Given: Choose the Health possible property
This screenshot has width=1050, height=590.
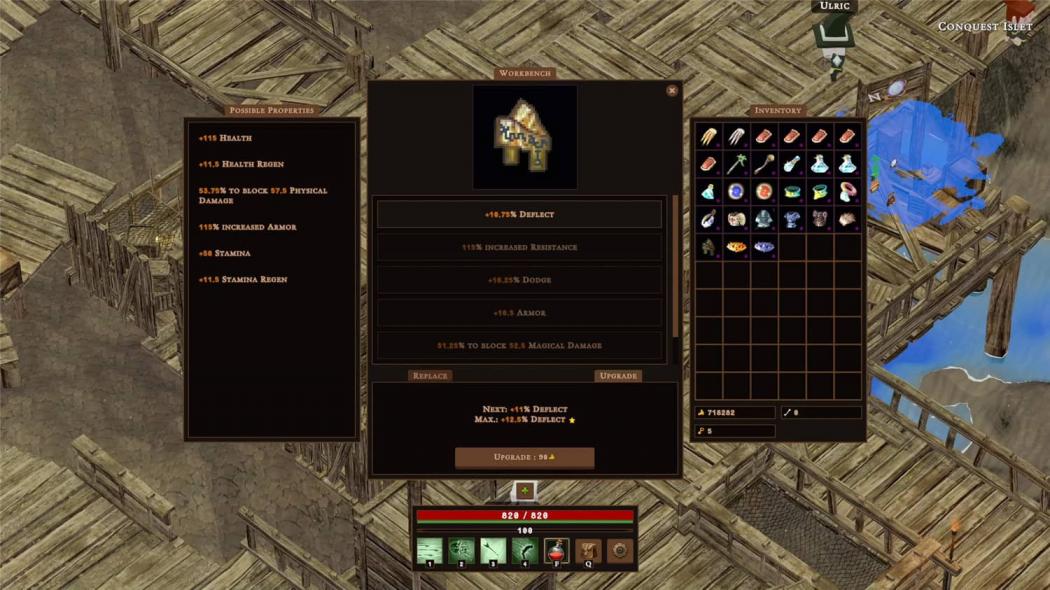Looking at the screenshot, I should (226, 138).
